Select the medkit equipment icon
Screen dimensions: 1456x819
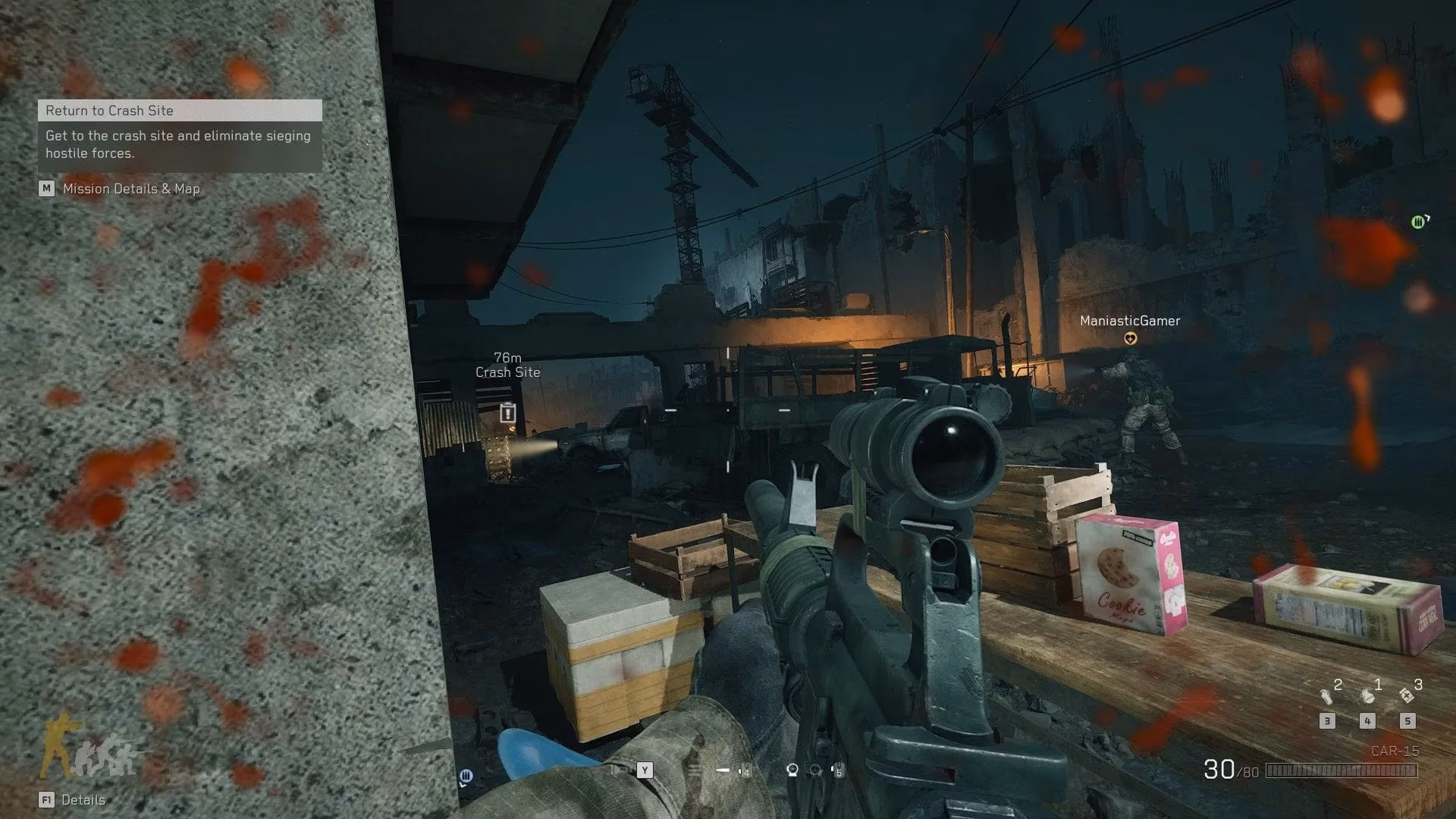(x=1407, y=696)
